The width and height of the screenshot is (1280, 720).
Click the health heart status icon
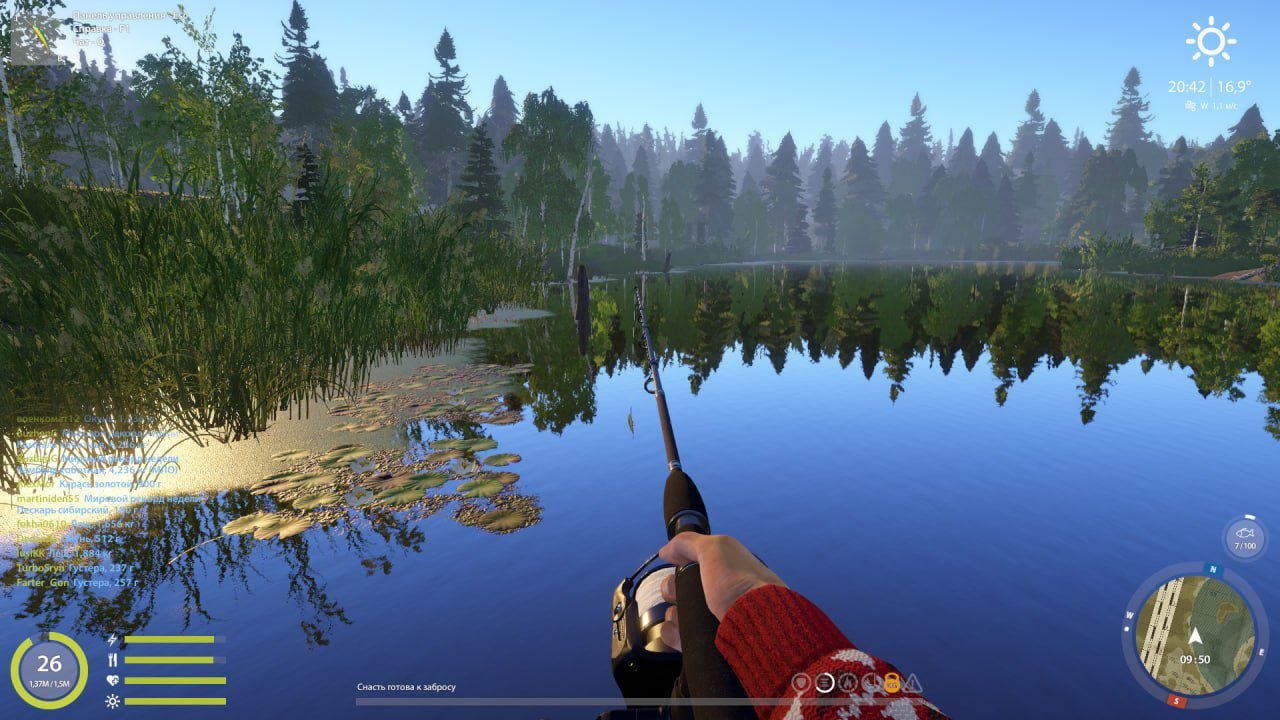tap(112, 679)
